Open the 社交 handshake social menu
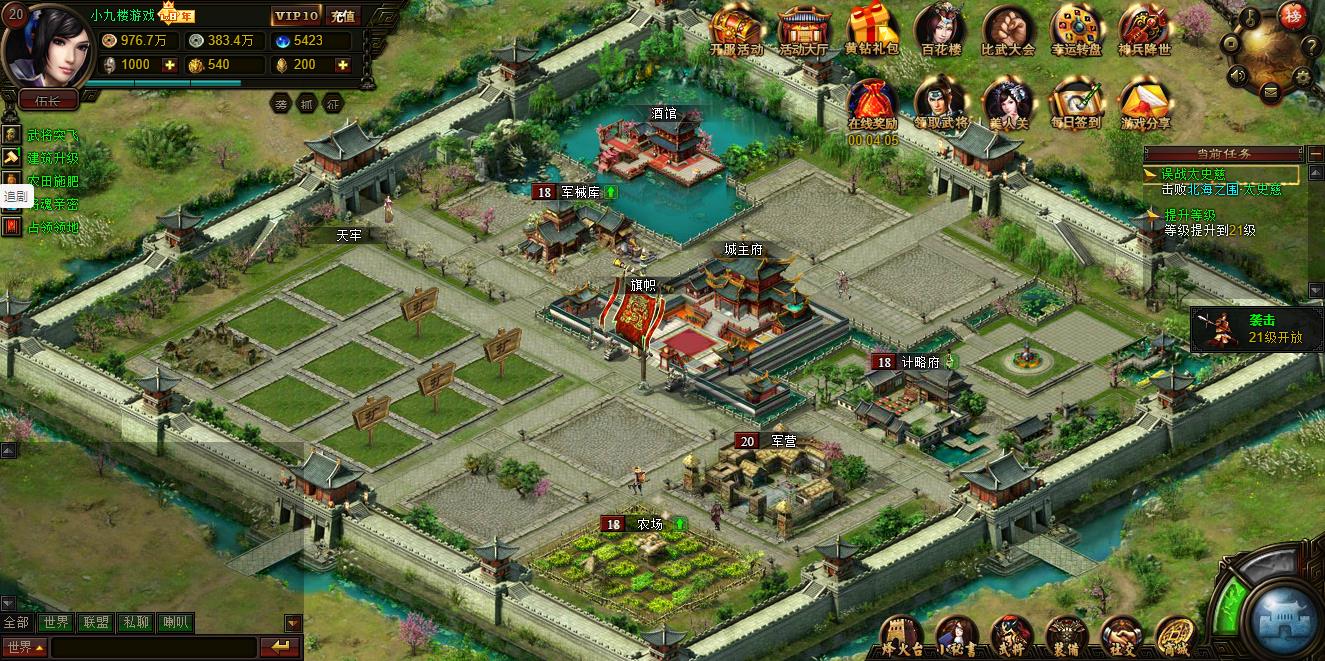 tap(1121, 636)
